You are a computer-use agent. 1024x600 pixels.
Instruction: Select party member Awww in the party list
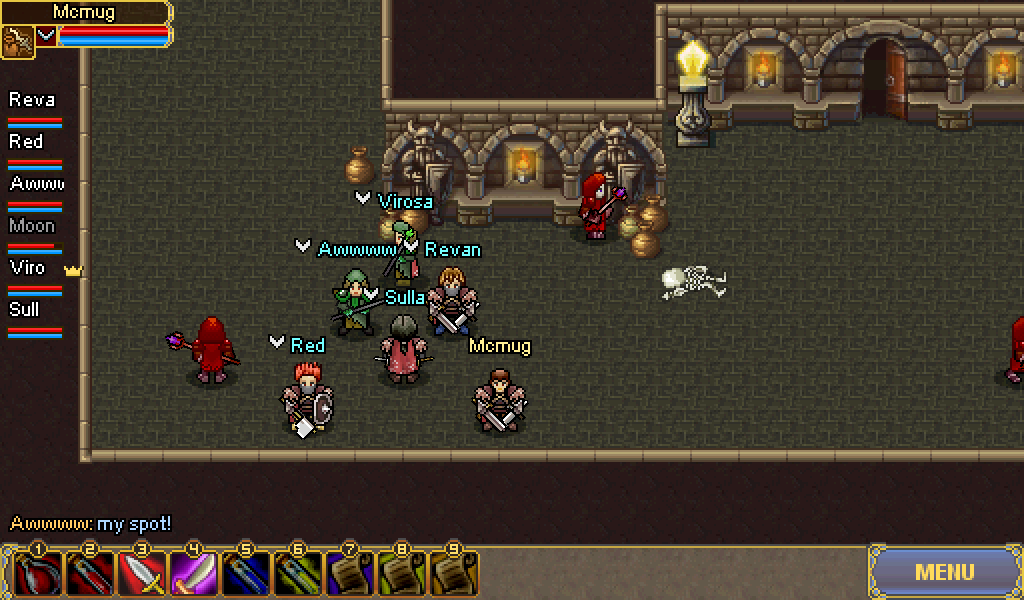click(x=37, y=185)
